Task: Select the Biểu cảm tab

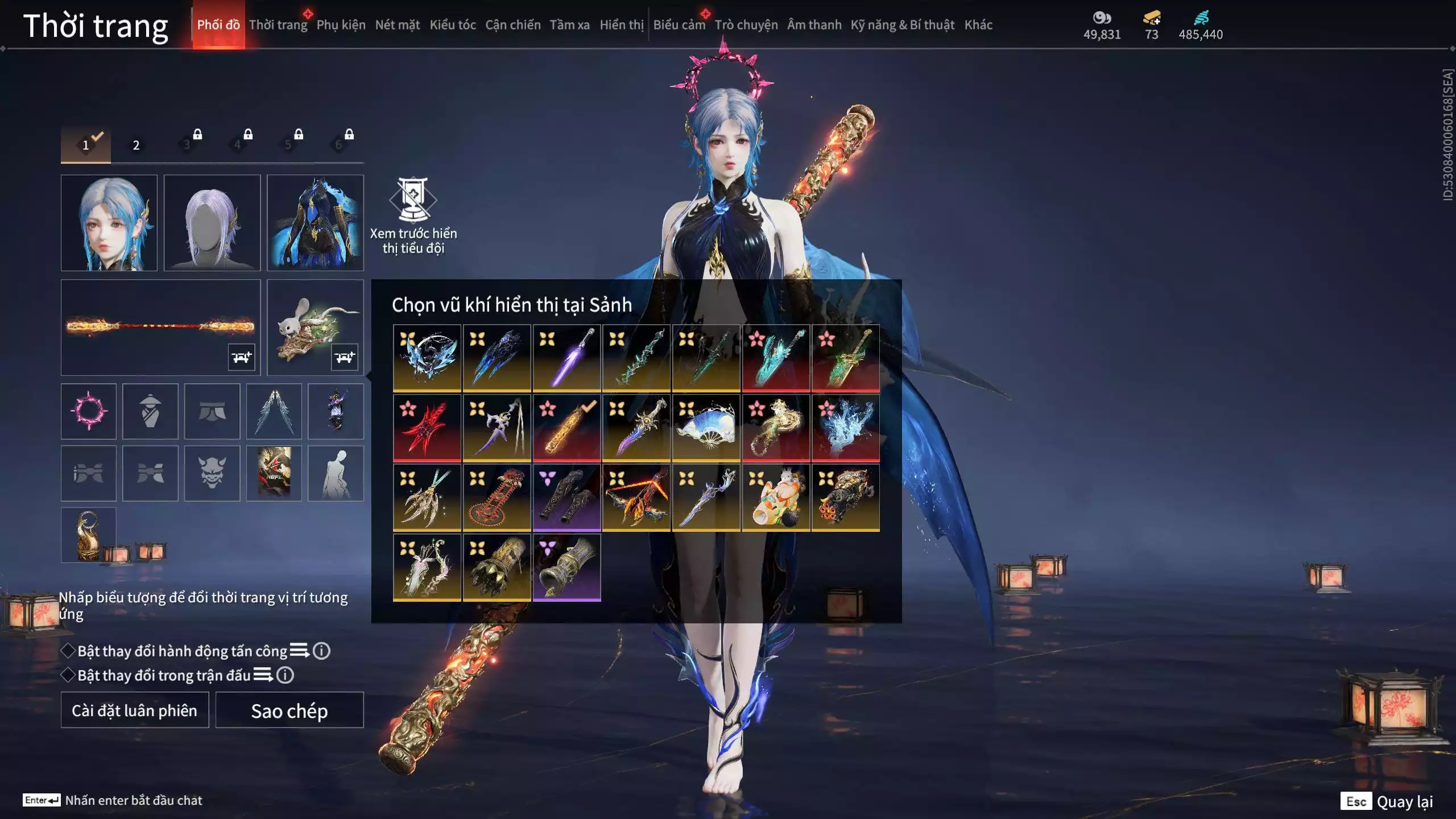Action: coord(679,25)
